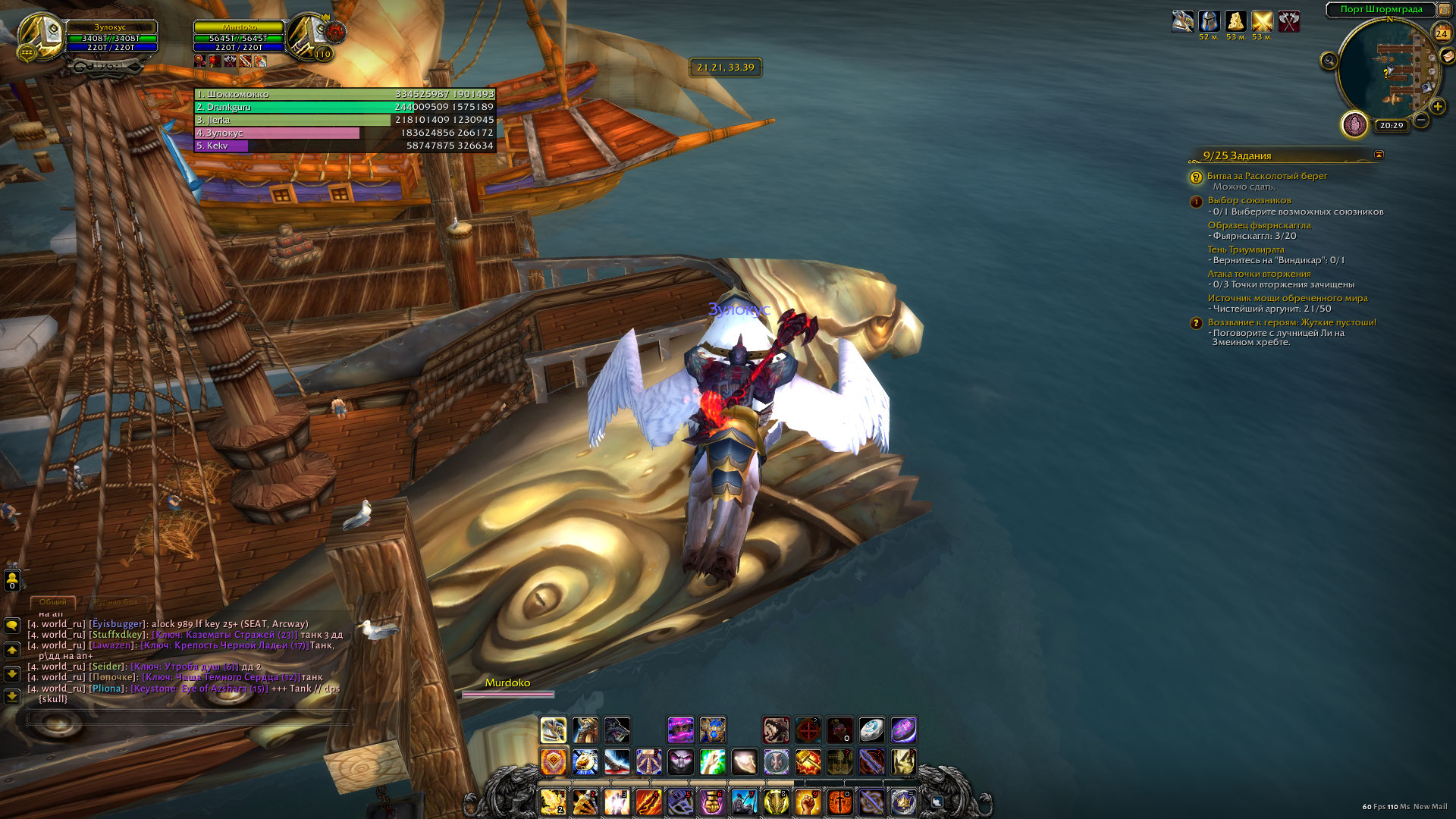
Task: Zoom out the minimap with minus button
Action: [x=1421, y=120]
